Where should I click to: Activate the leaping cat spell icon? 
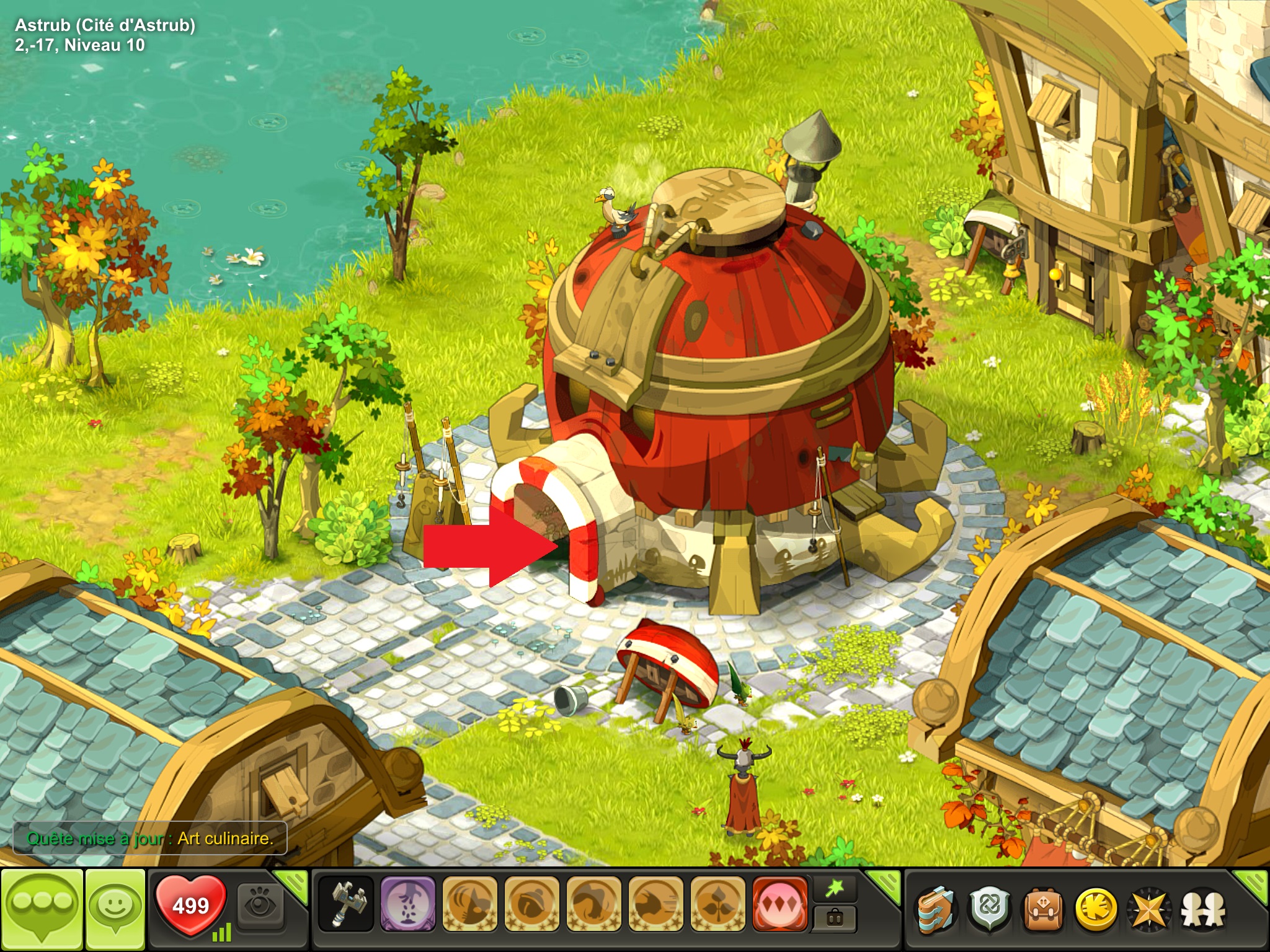593,905
